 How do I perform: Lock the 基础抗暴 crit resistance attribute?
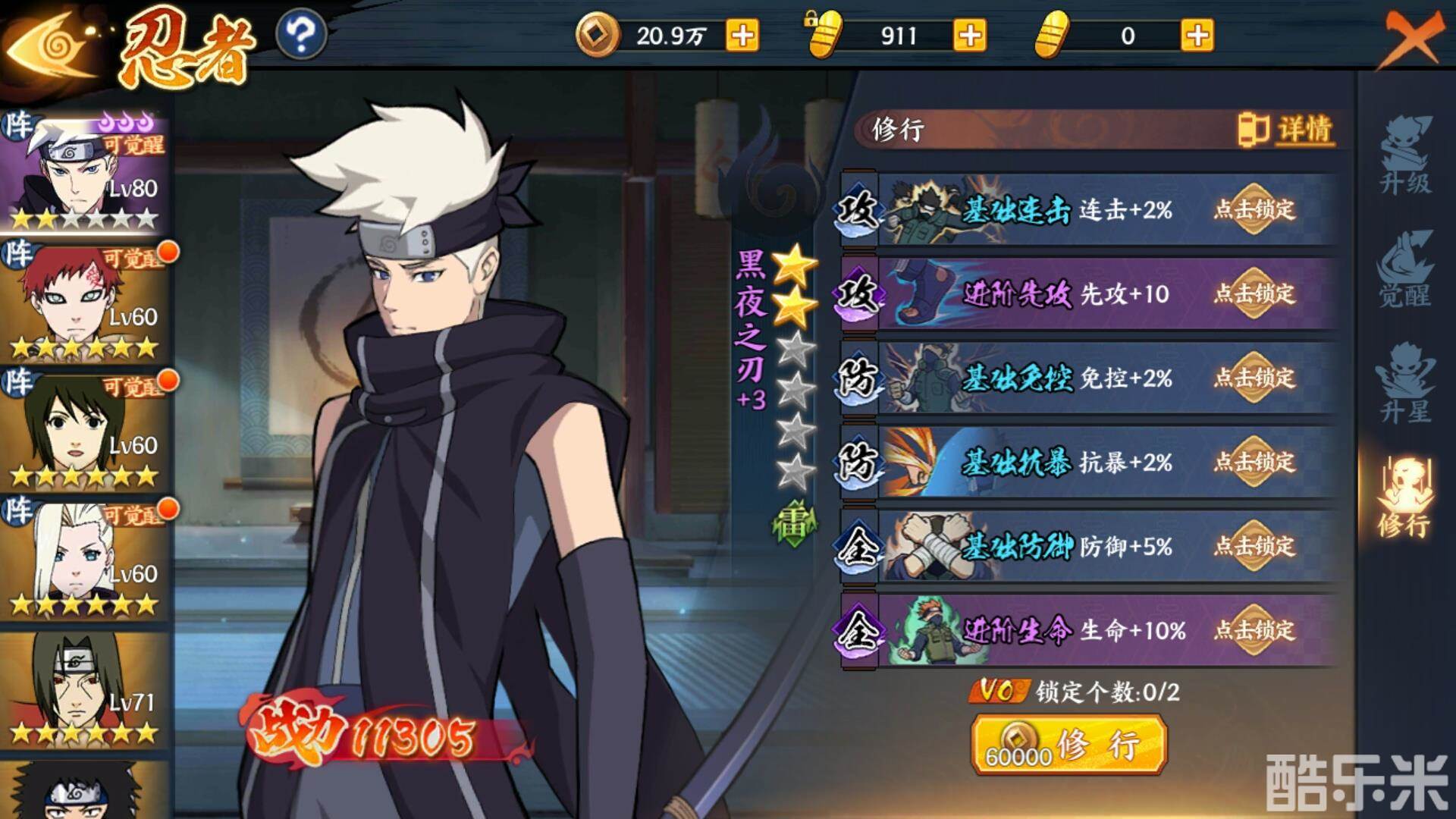(x=1254, y=462)
